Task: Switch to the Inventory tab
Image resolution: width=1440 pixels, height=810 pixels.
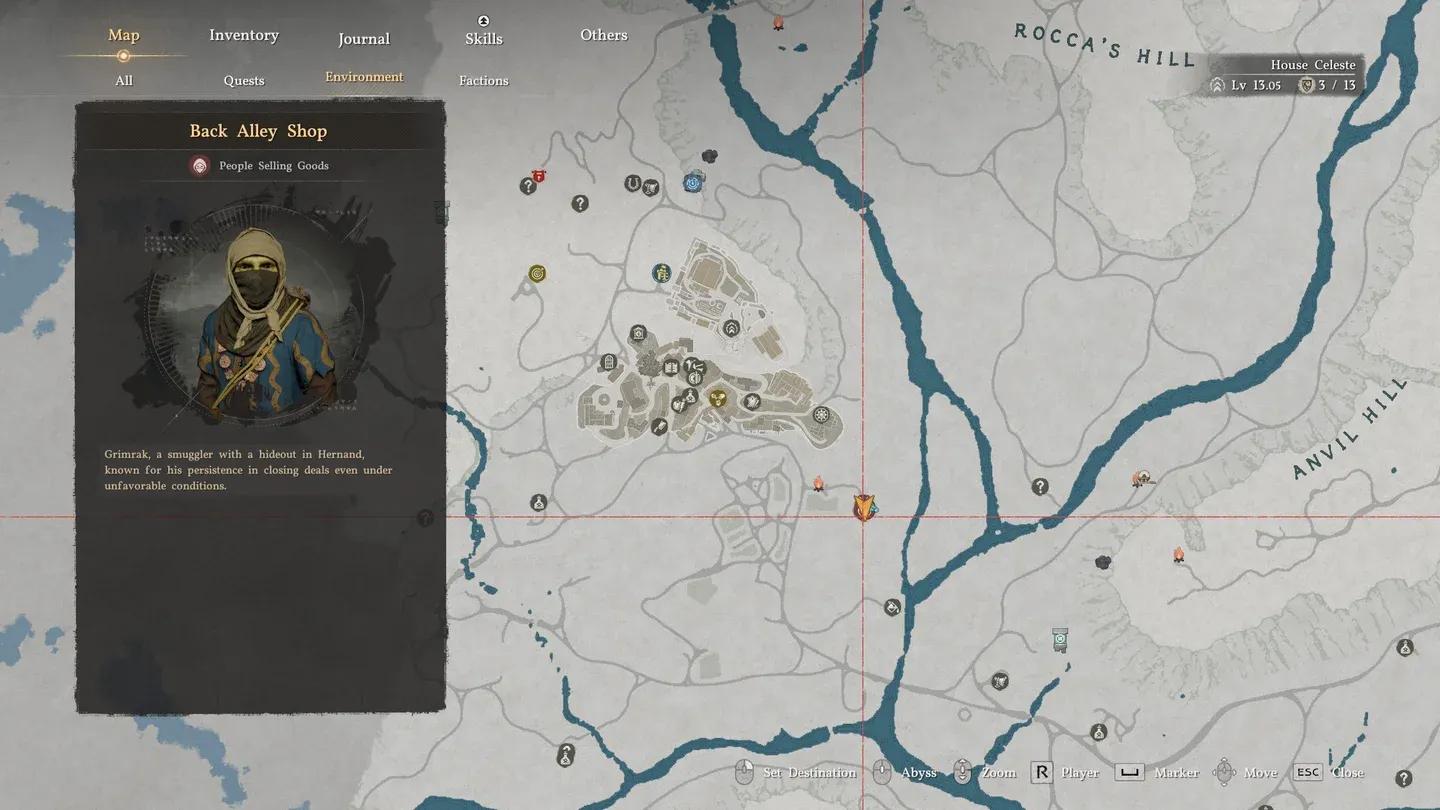Action: [x=243, y=35]
